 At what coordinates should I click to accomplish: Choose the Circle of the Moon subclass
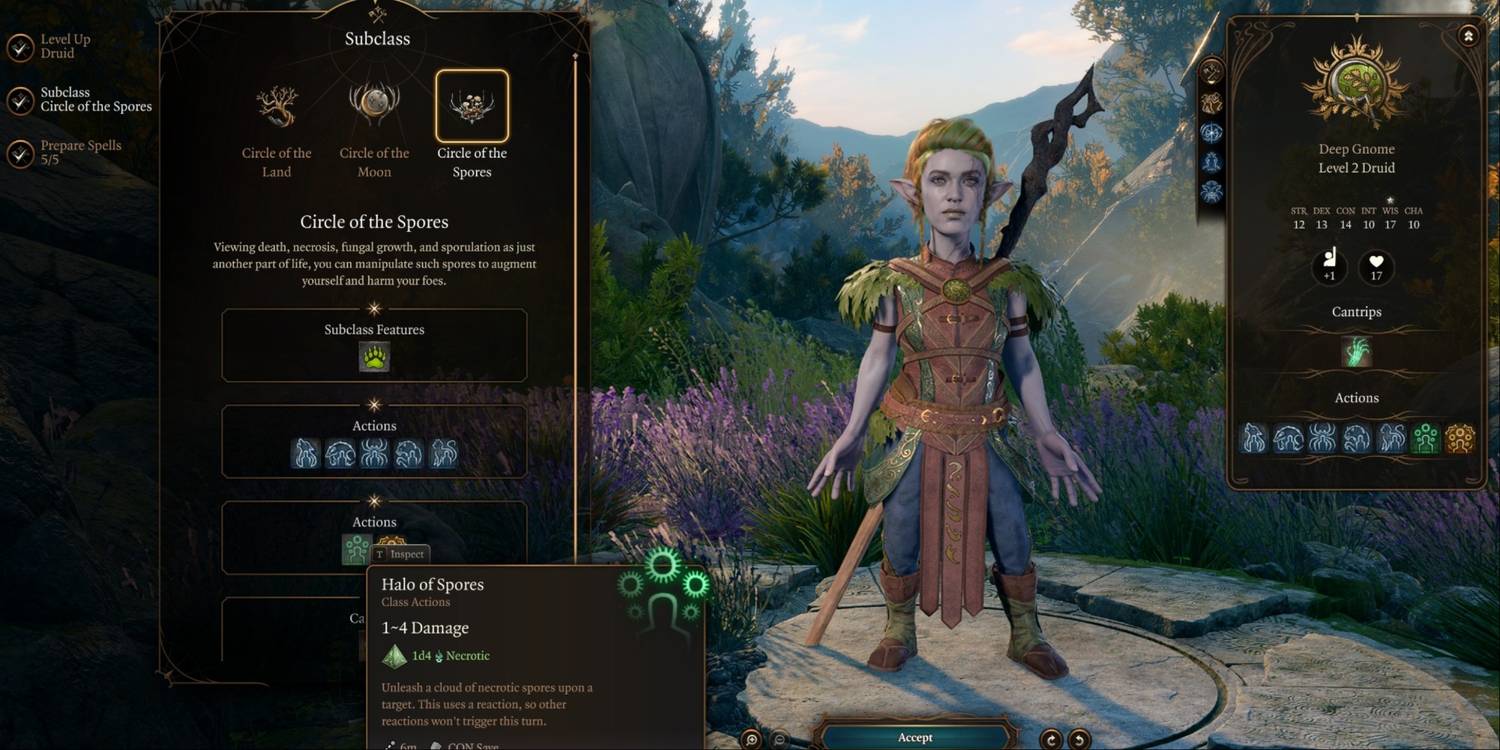point(374,107)
